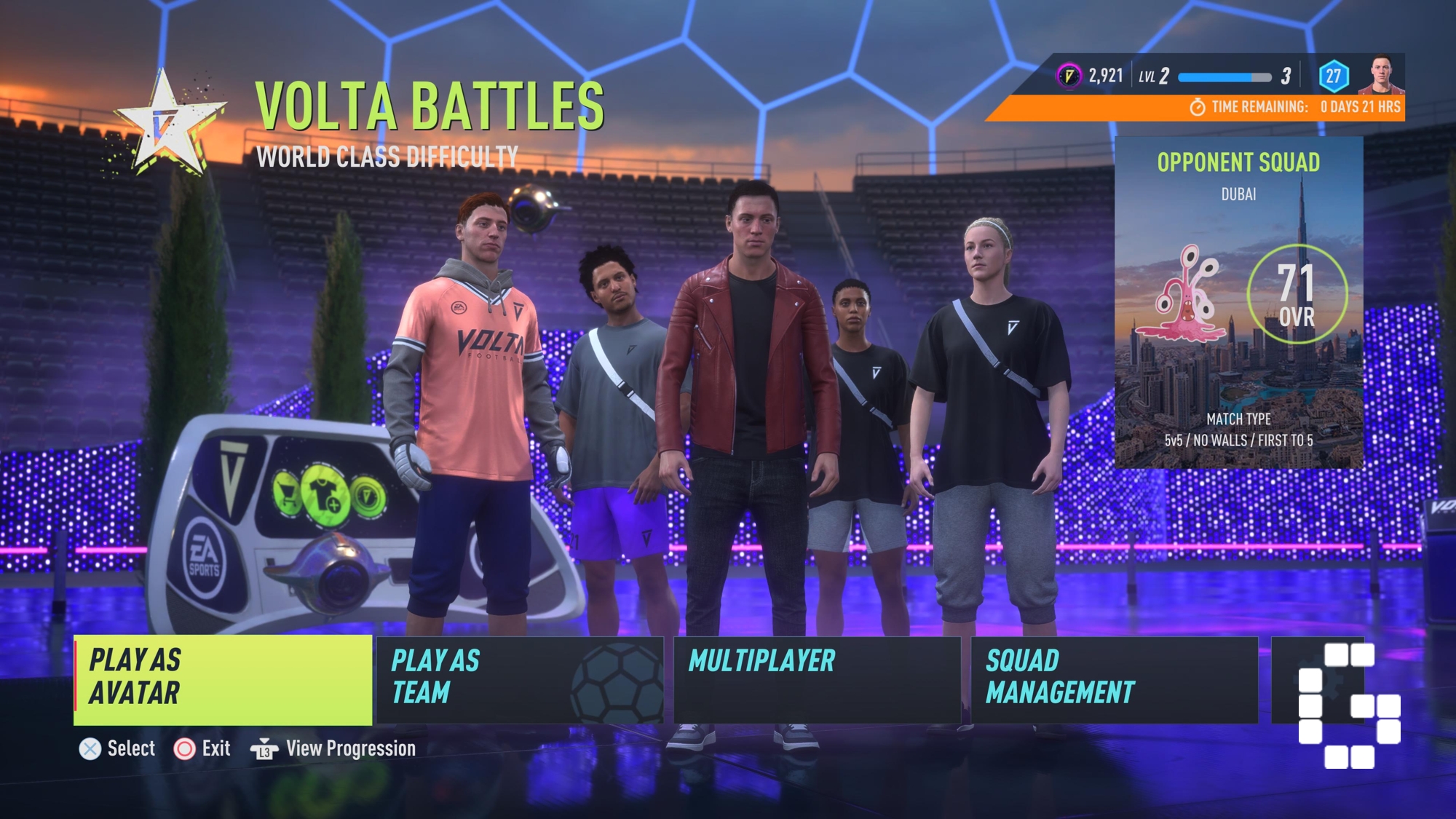Open Squad Management

(x=1114, y=680)
